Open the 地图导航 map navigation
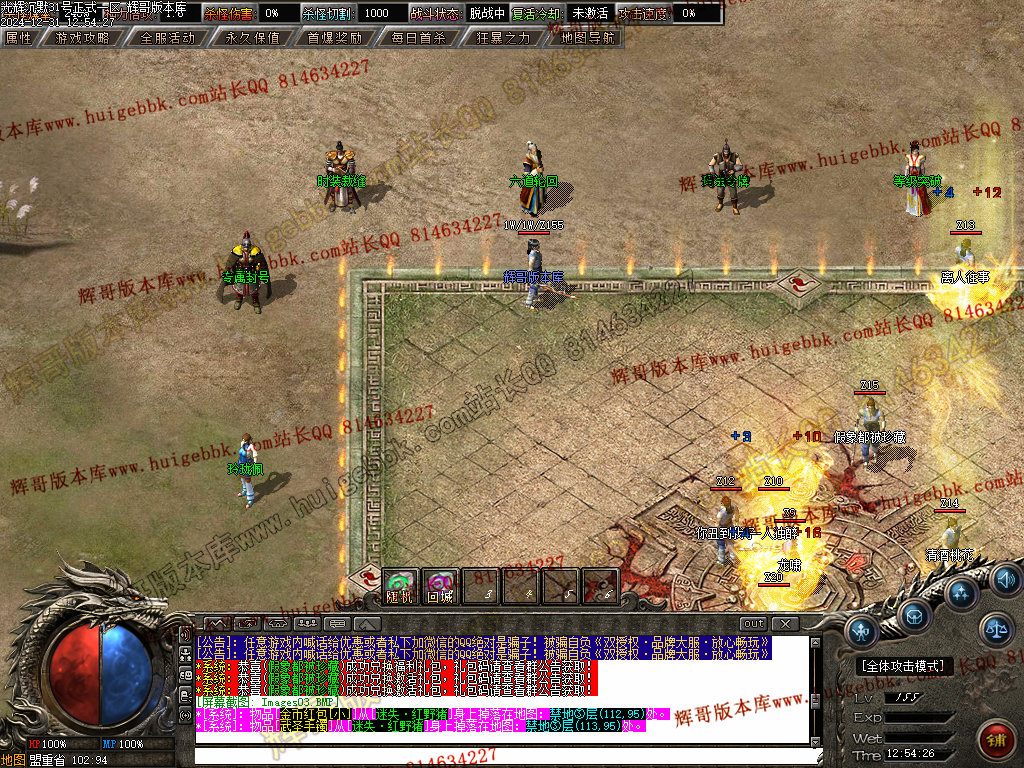 point(587,38)
